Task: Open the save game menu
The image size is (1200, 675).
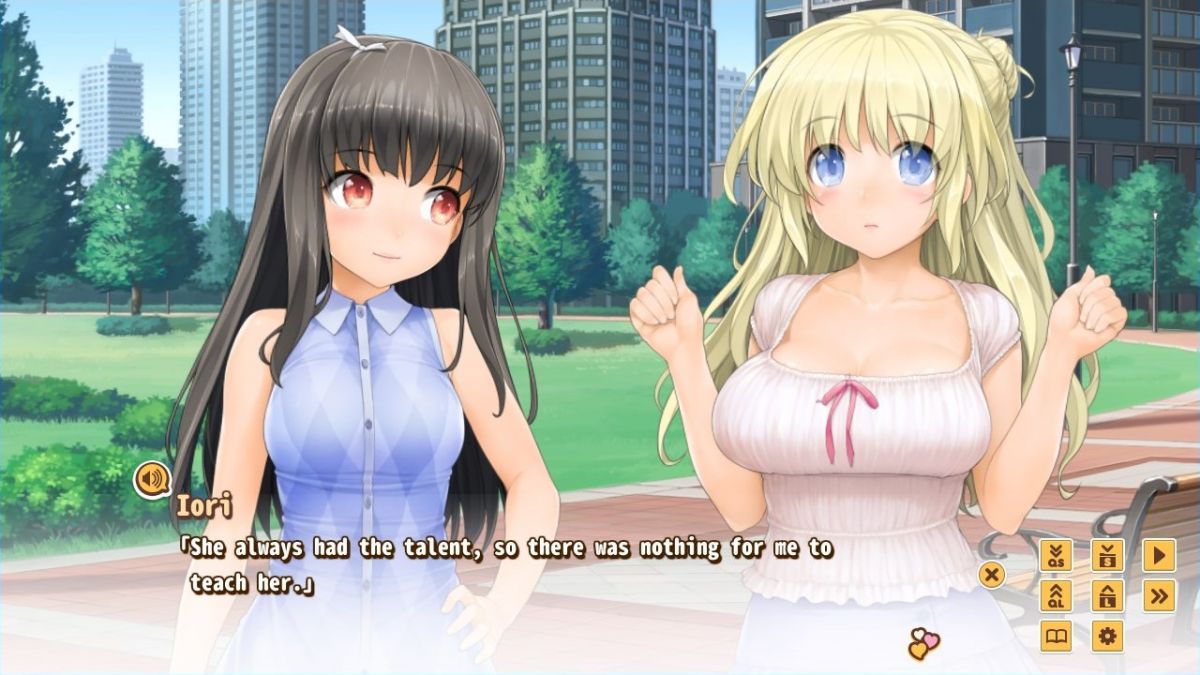Action: click(x=1107, y=556)
